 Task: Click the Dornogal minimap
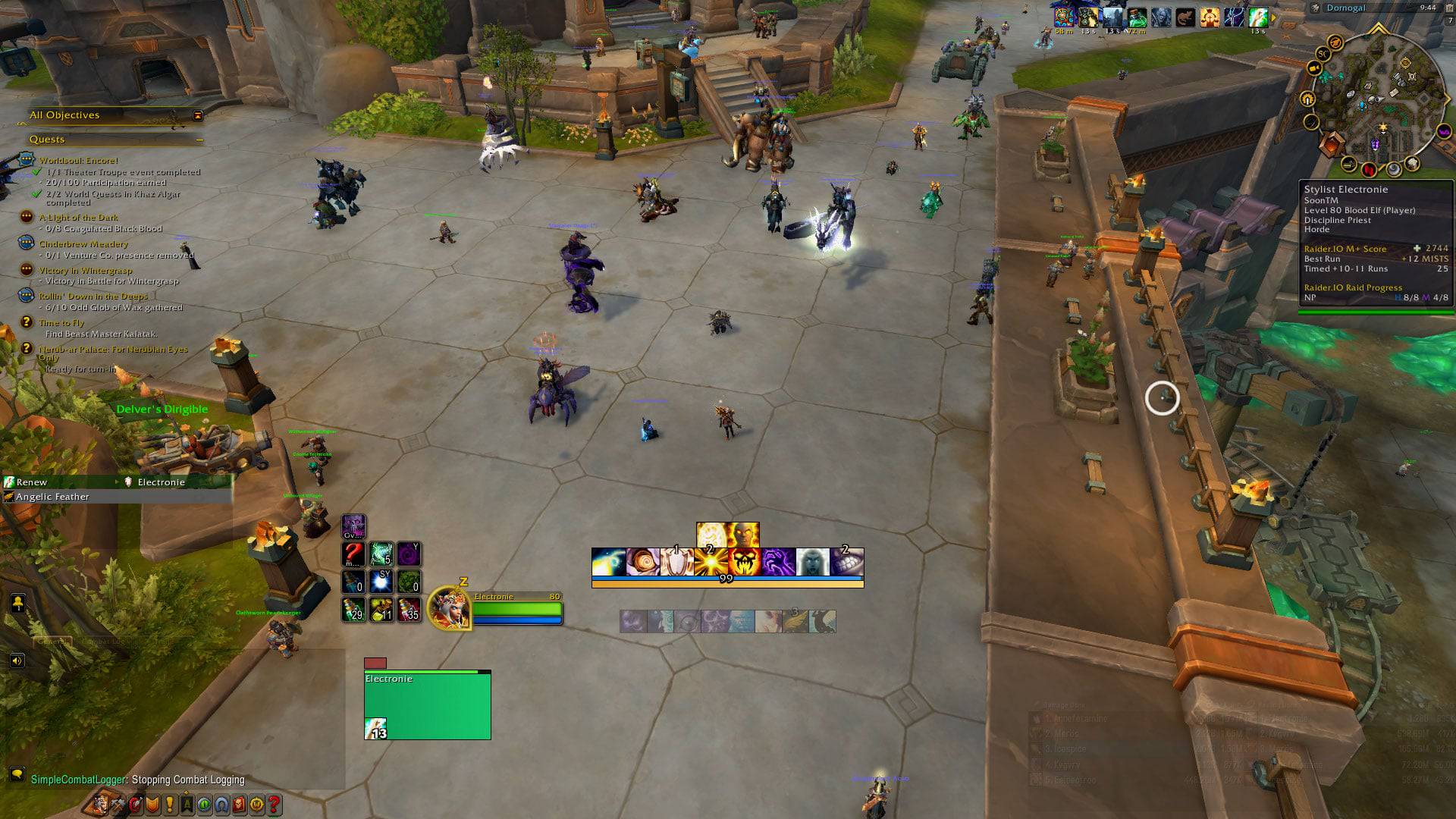click(1376, 97)
